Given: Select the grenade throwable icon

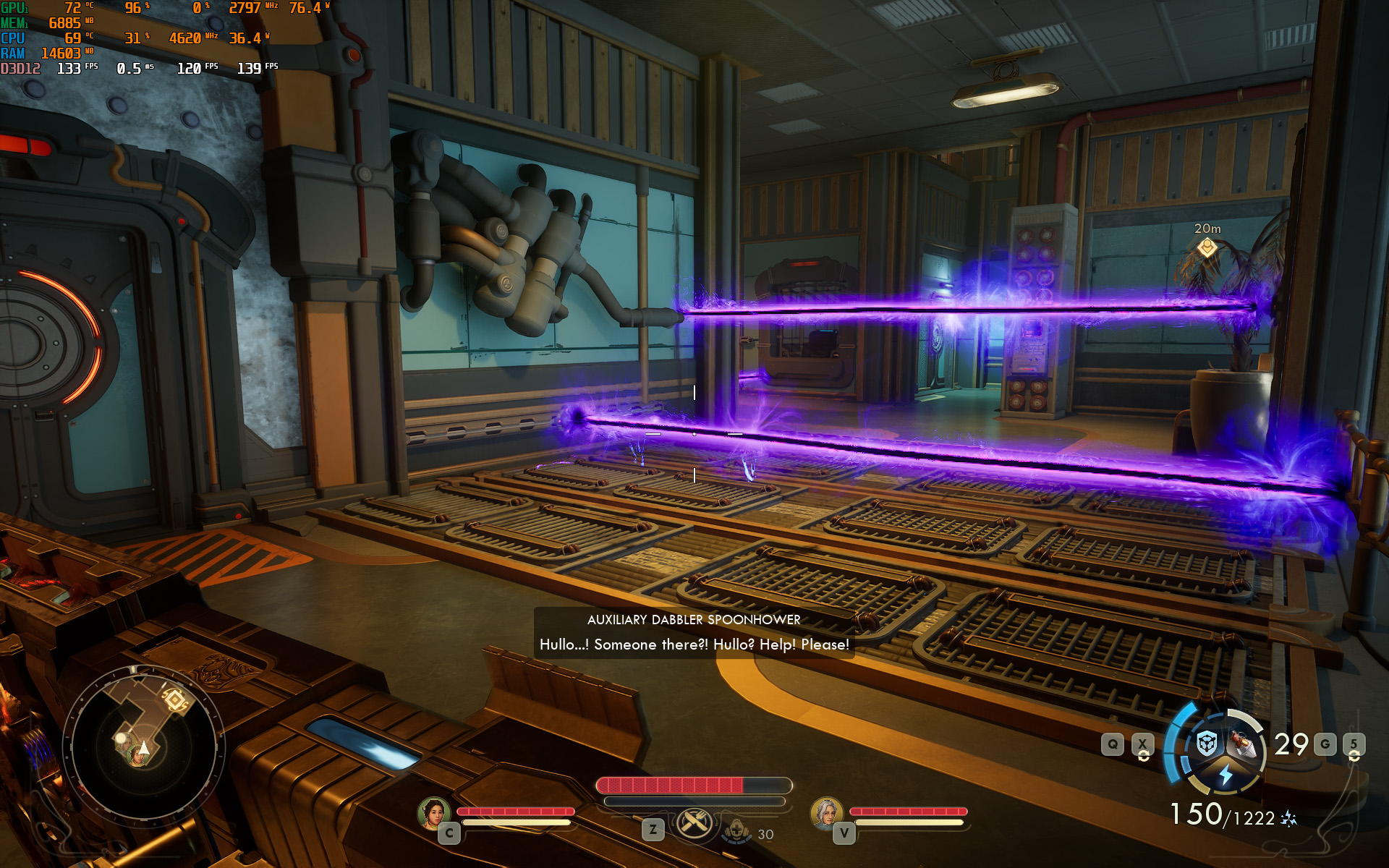Looking at the screenshot, I should point(1242,743).
